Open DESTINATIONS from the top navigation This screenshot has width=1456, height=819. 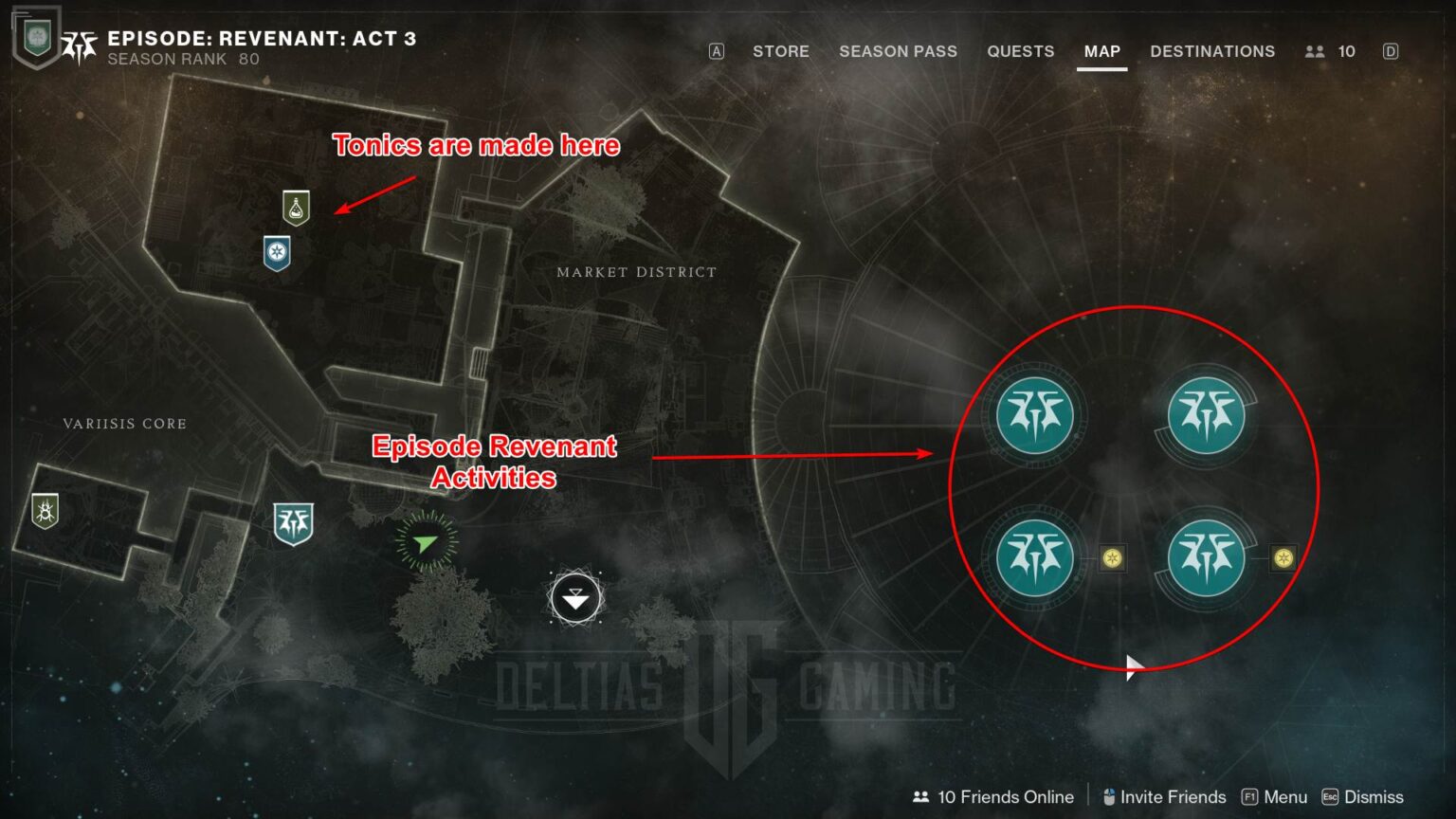tap(1212, 51)
